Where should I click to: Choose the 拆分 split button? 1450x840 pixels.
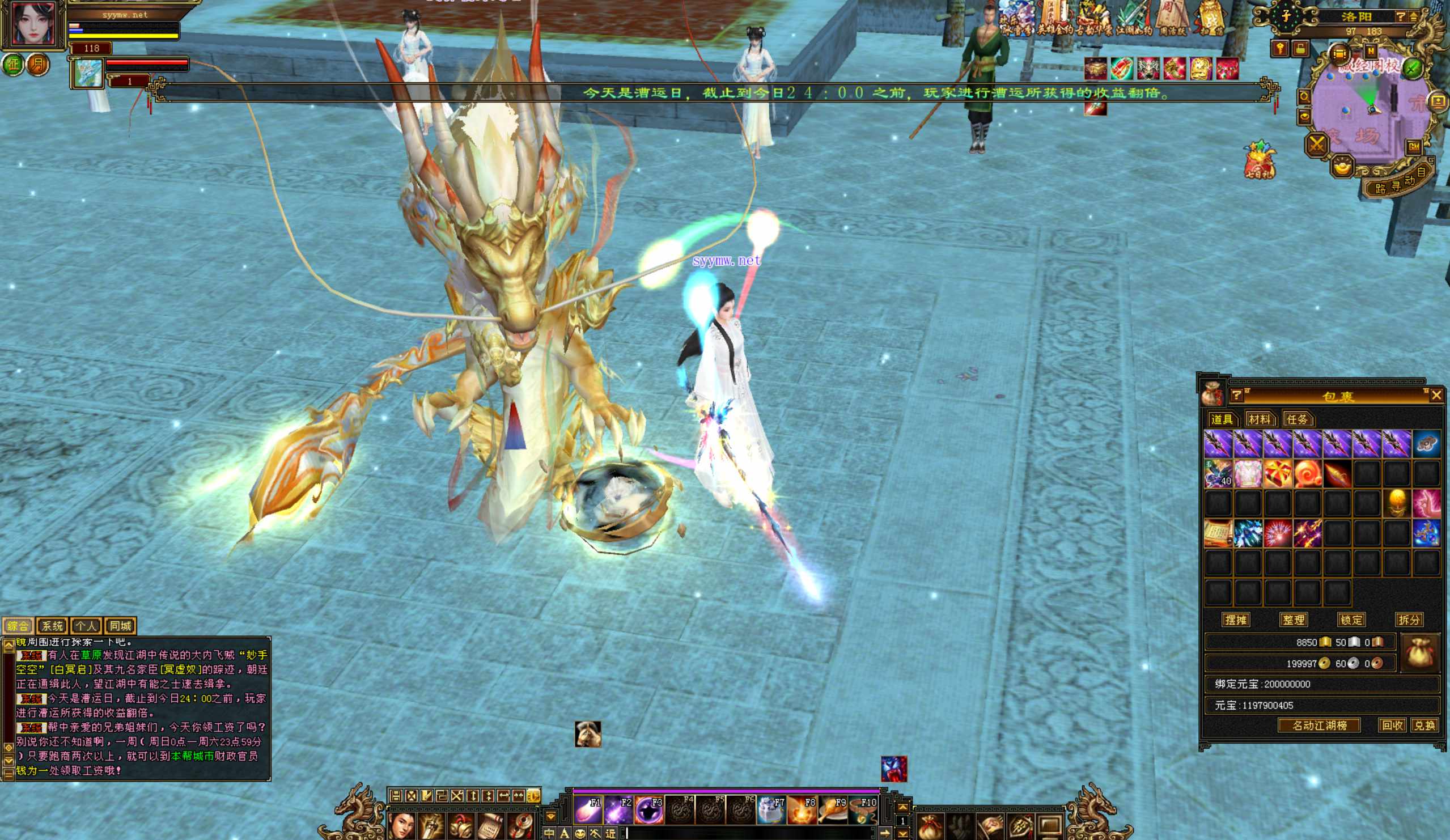coord(1409,620)
